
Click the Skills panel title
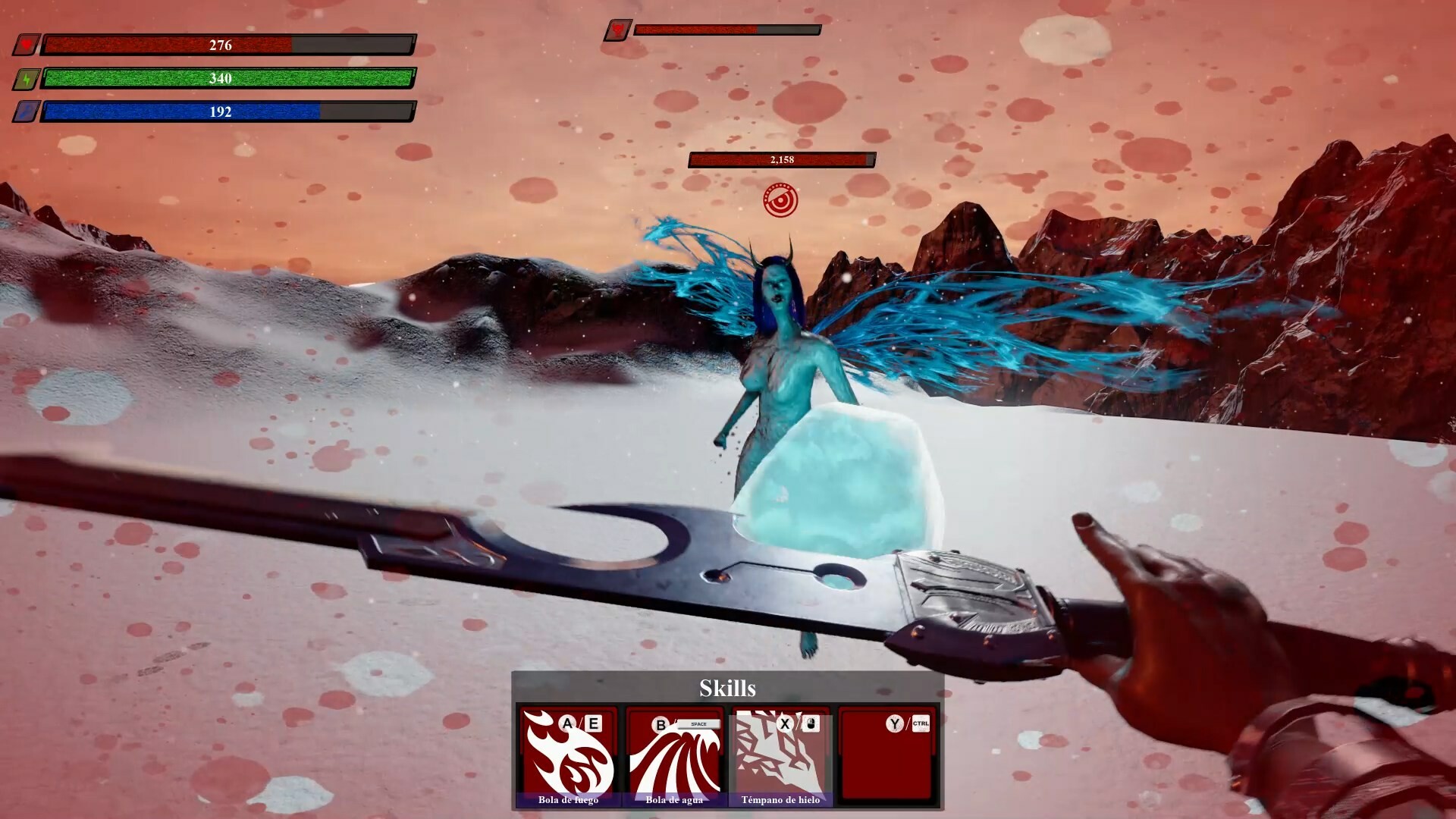click(x=727, y=689)
